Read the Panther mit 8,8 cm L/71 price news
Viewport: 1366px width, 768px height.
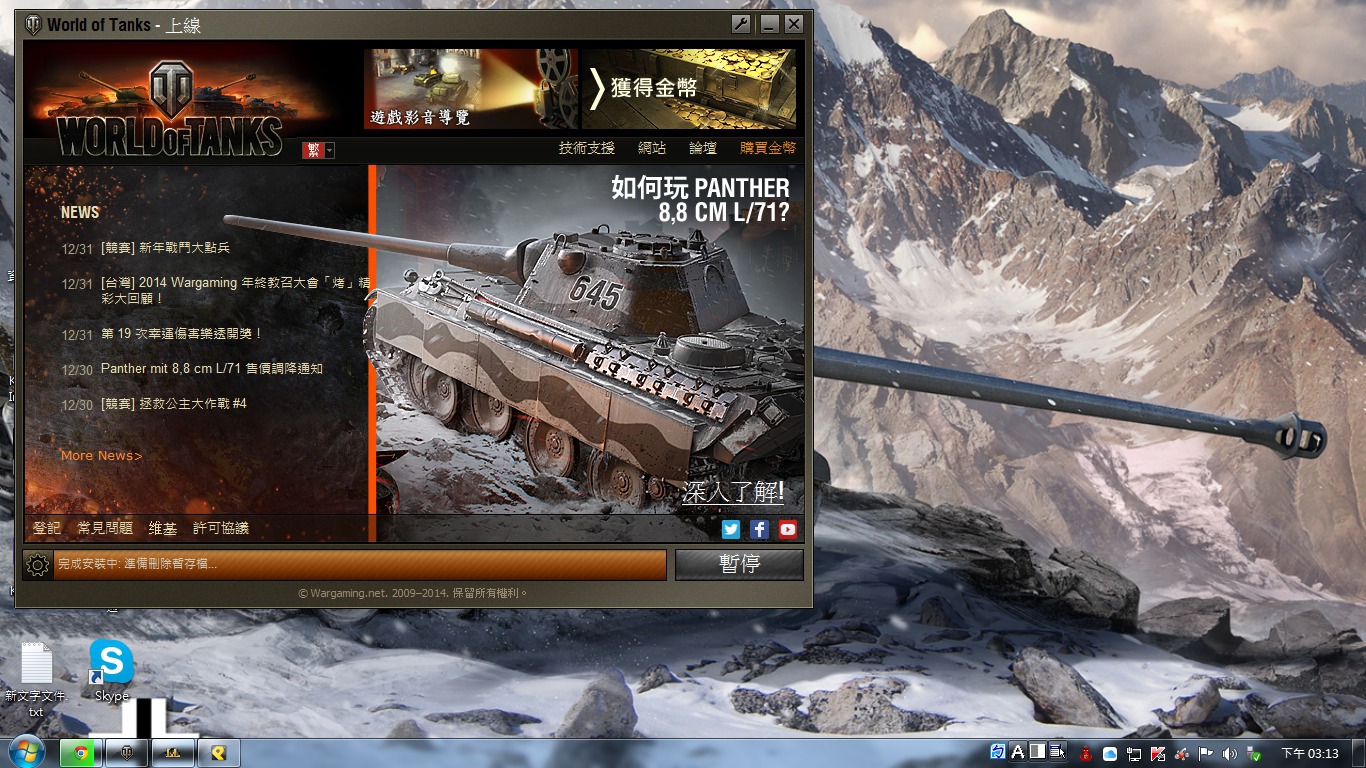pos(212,369)
